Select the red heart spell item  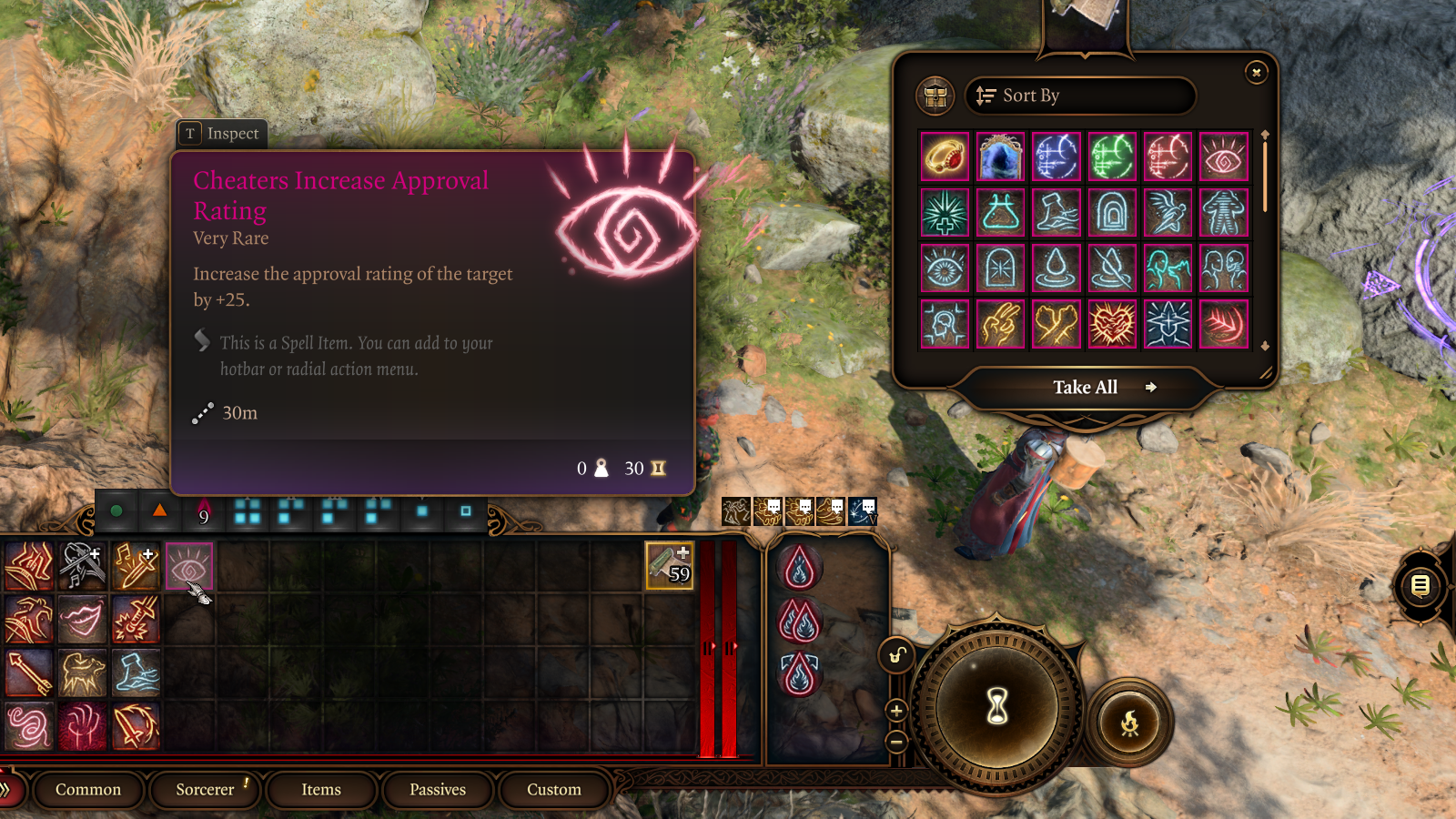[1112, 324]
